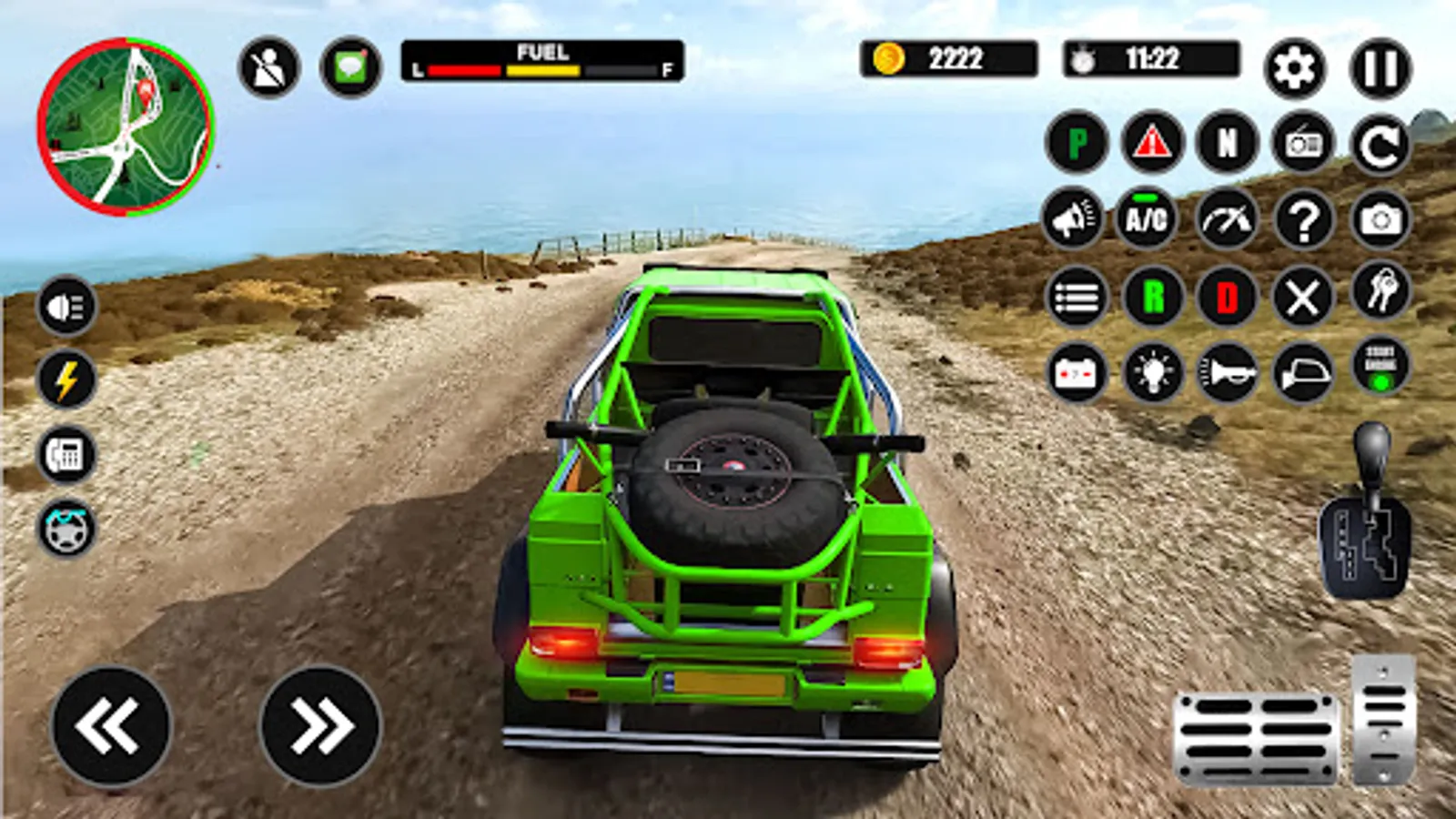Steer right with double-arrow button
This screenshot has height=819, width=1456.
pos(319,725)
